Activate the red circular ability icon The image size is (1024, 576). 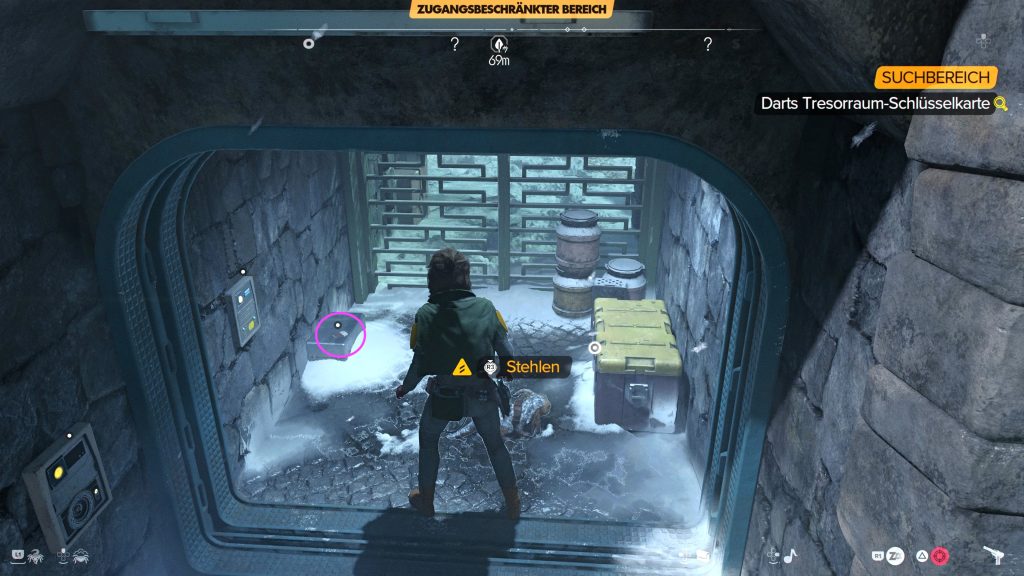point(939,556)
